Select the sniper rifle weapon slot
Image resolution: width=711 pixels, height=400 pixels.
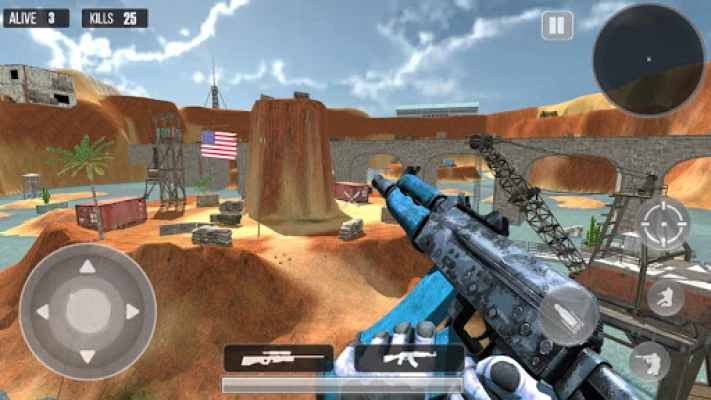coord(277,358)
